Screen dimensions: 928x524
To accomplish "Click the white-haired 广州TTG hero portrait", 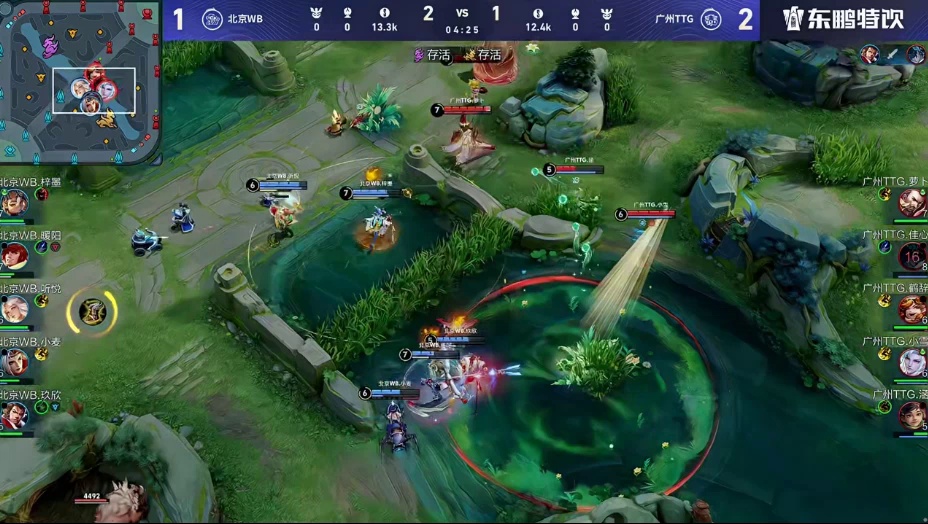I will [x=912, y=362].
